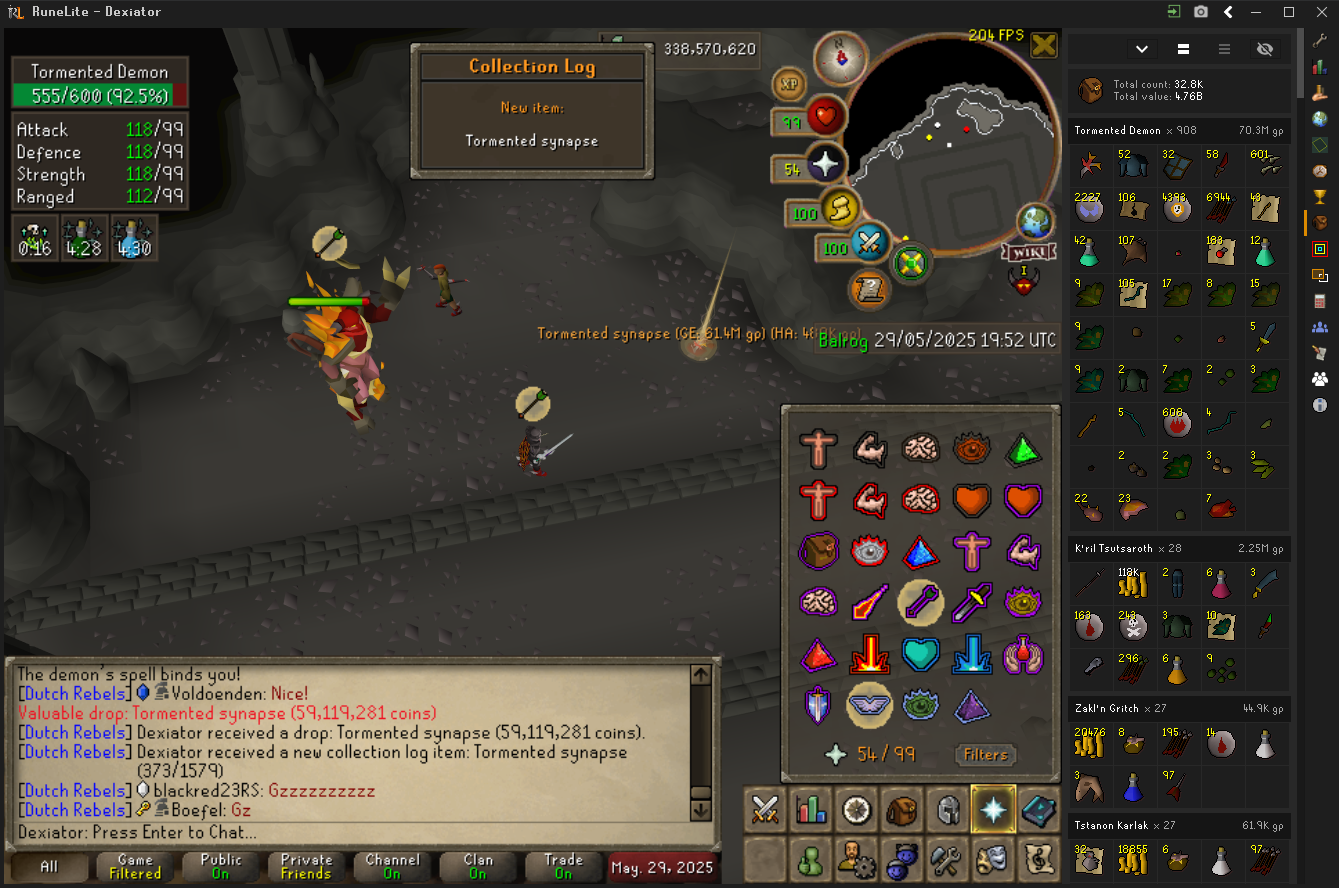
Task: Open the combat options crossed swords tab
Action: (x=766, y=809)
